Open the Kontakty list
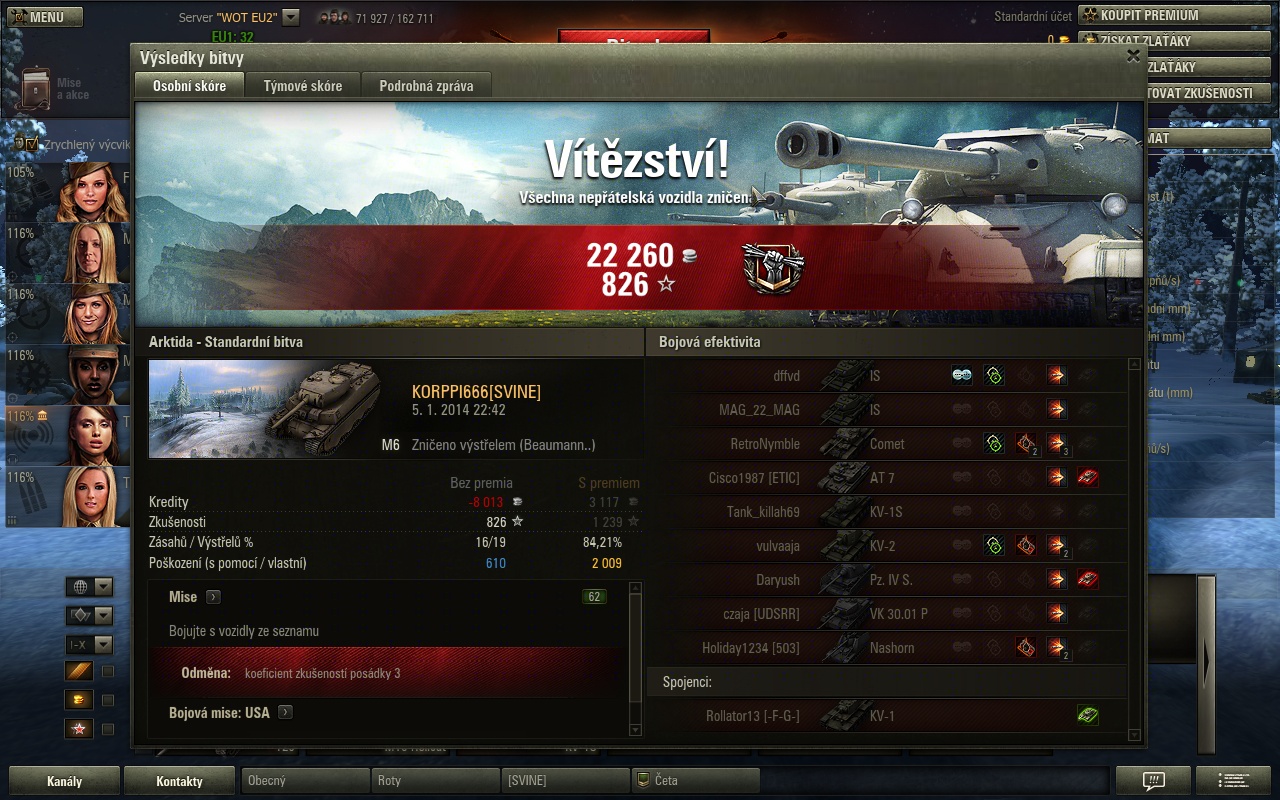Screen dimensions: 1280x800 coord(179,781)
